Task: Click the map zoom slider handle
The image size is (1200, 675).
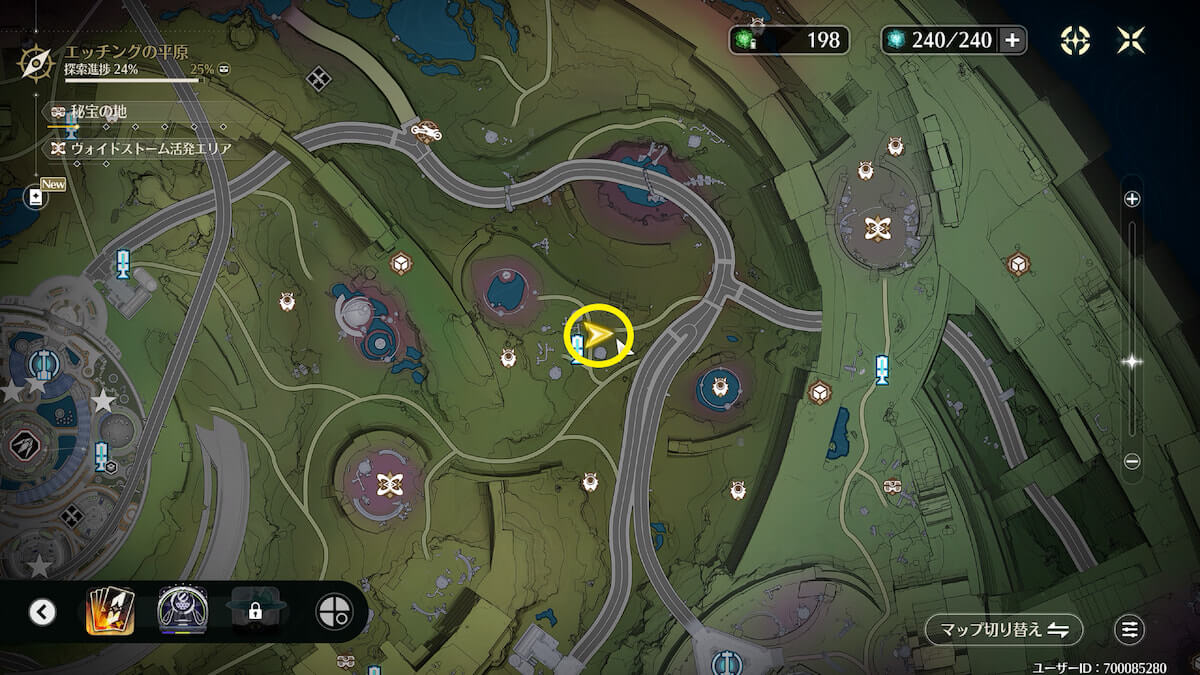Action: click(1132, 362)
